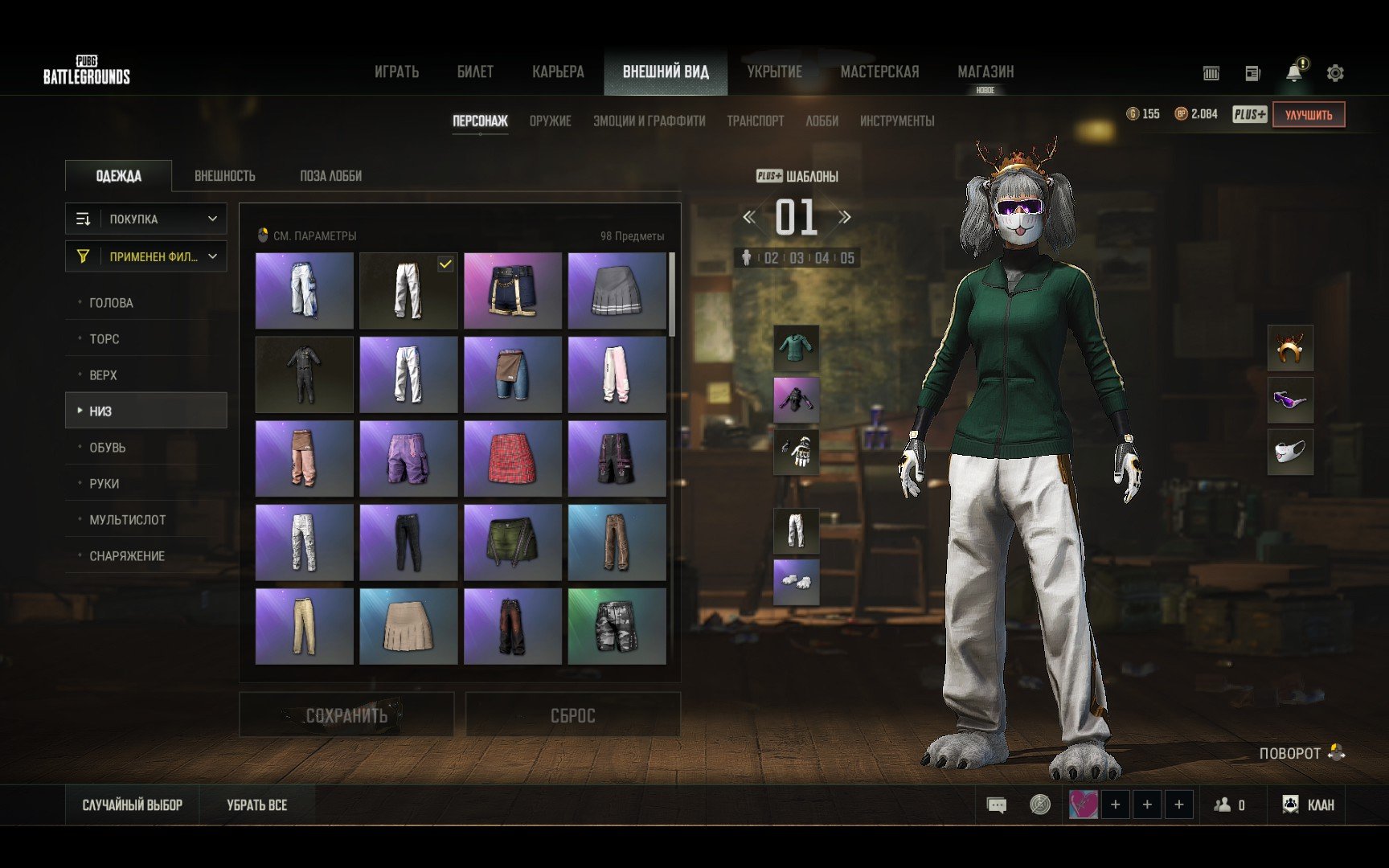Viewport: 1389px width, 868px height.
Task: Select the red plaid skirt item
Action: 512,458
